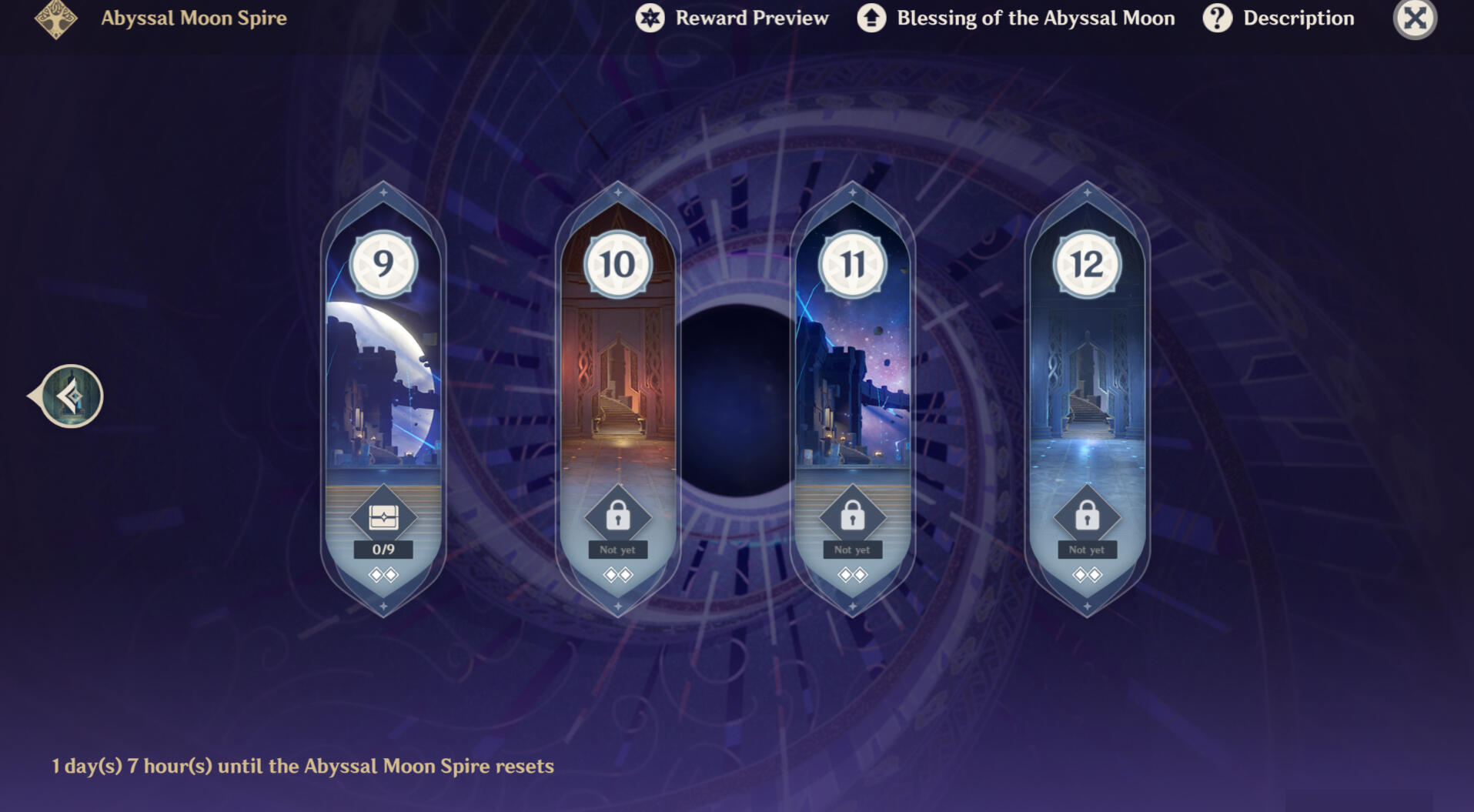The image size is (1474, 812).
Task: Pick locked Floor 12 card
Action: point(1087,369)
